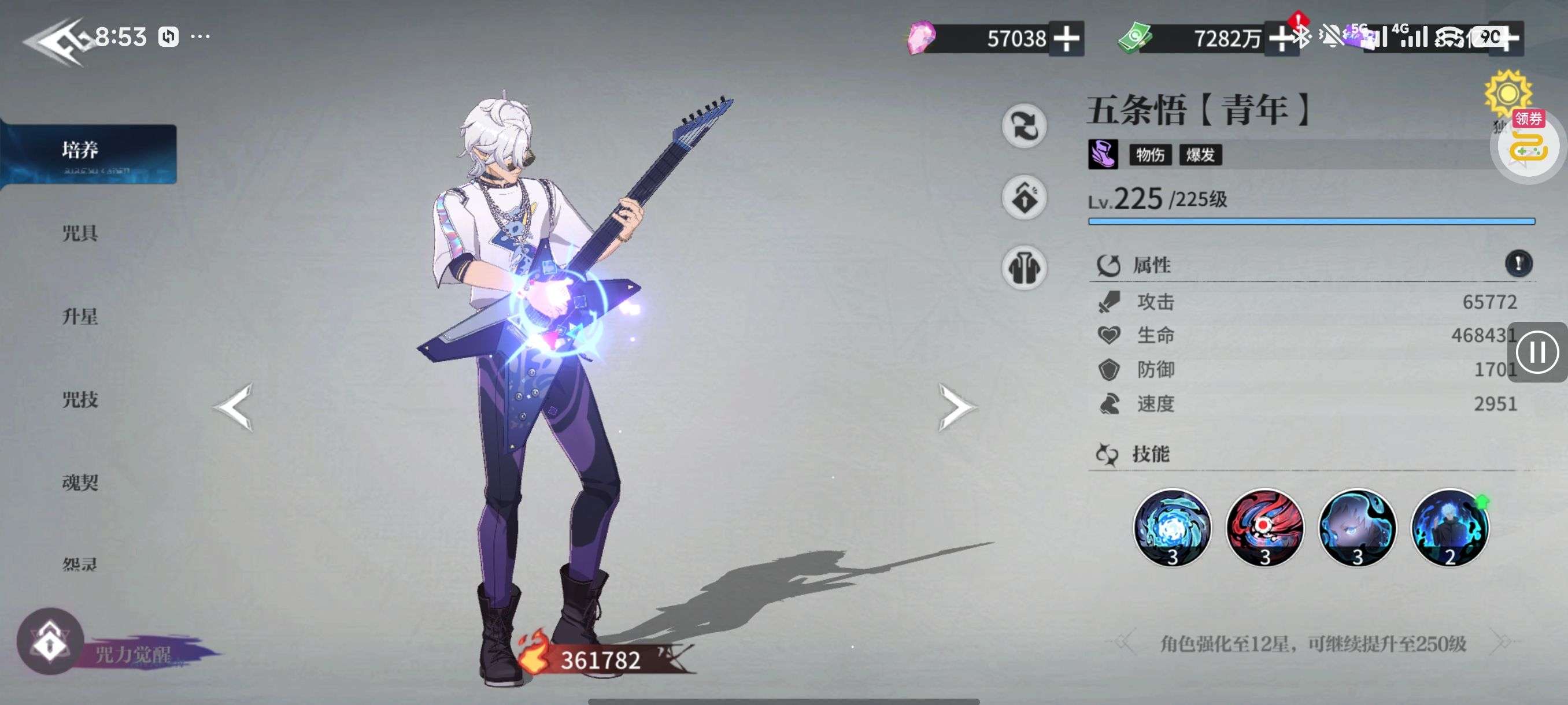Open 咒力觉醒 awakening button

(50, 642)
